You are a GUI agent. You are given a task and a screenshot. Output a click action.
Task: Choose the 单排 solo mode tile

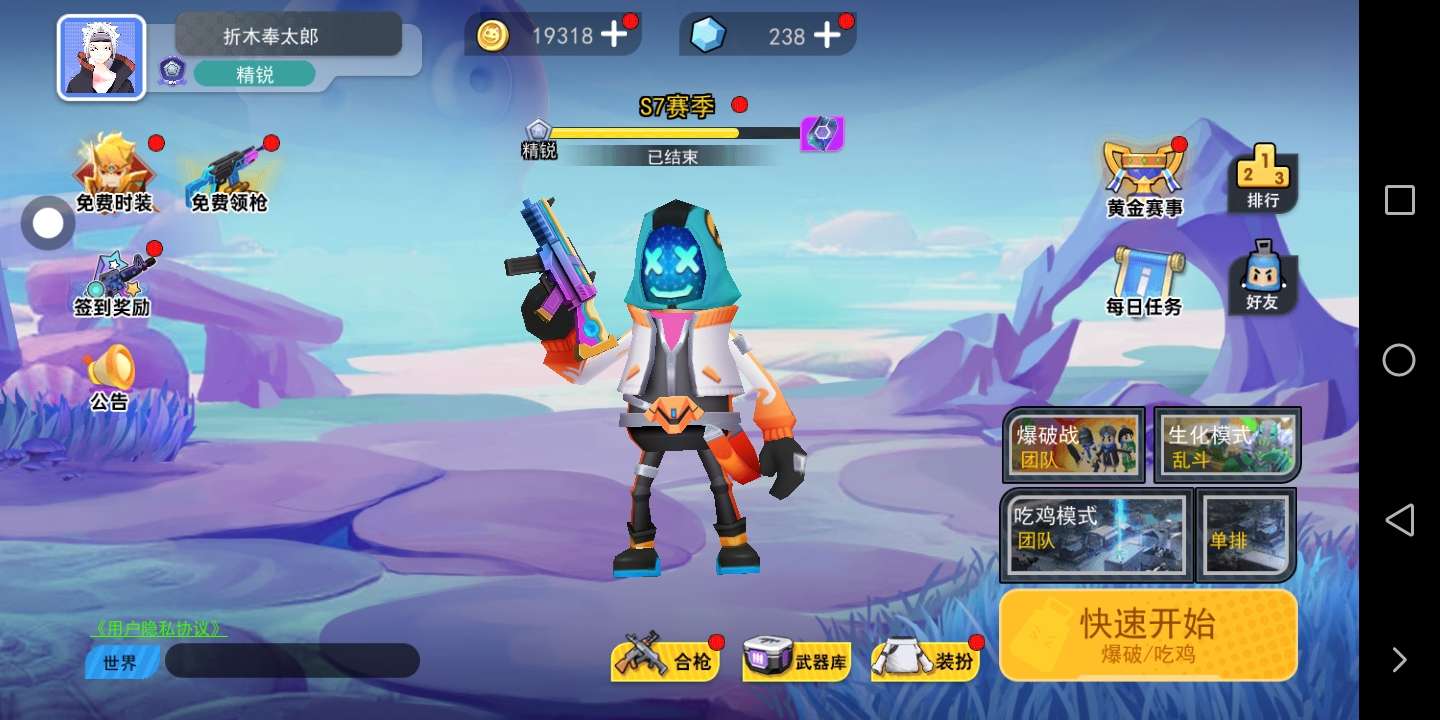point(1246,535)
